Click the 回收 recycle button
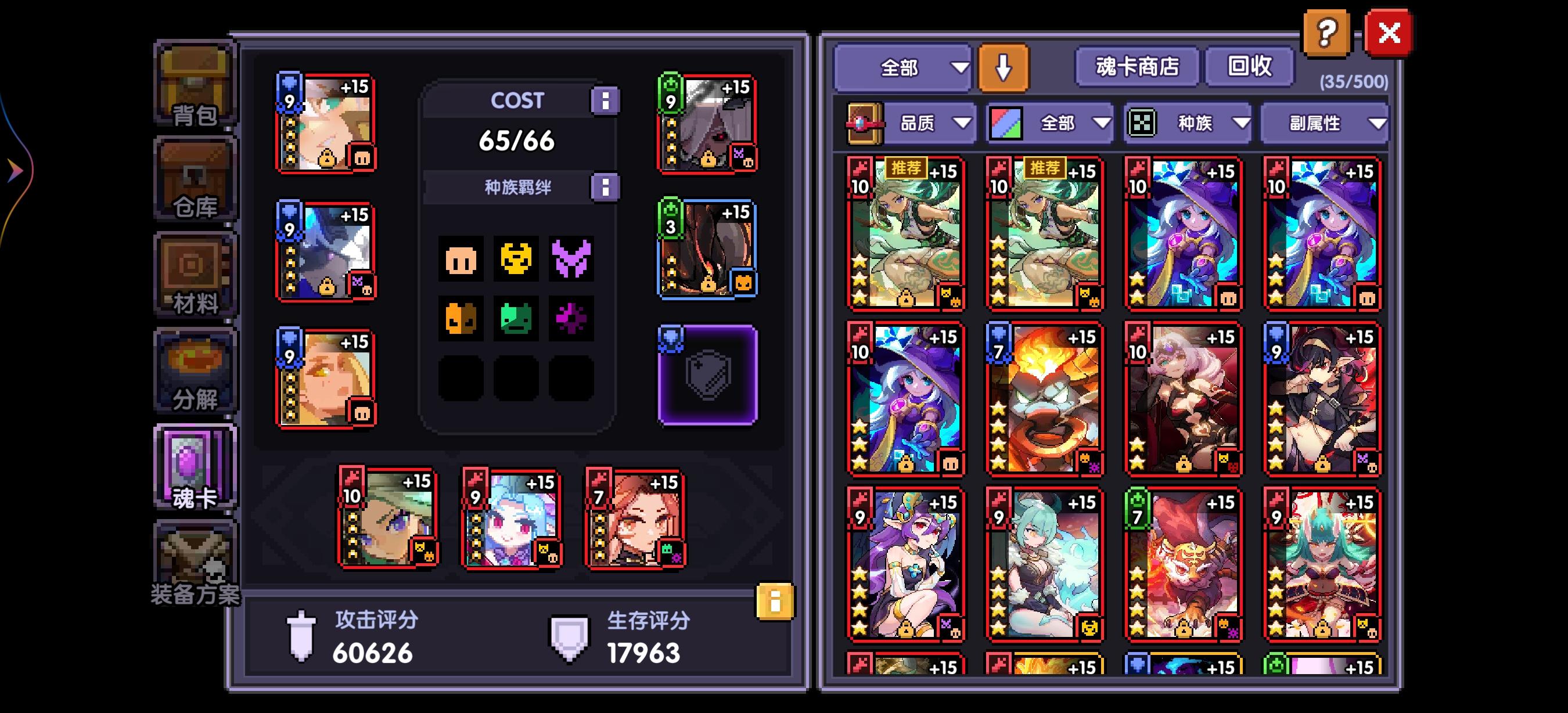This screenshot has height=713, width=1568. (1250, 67)
